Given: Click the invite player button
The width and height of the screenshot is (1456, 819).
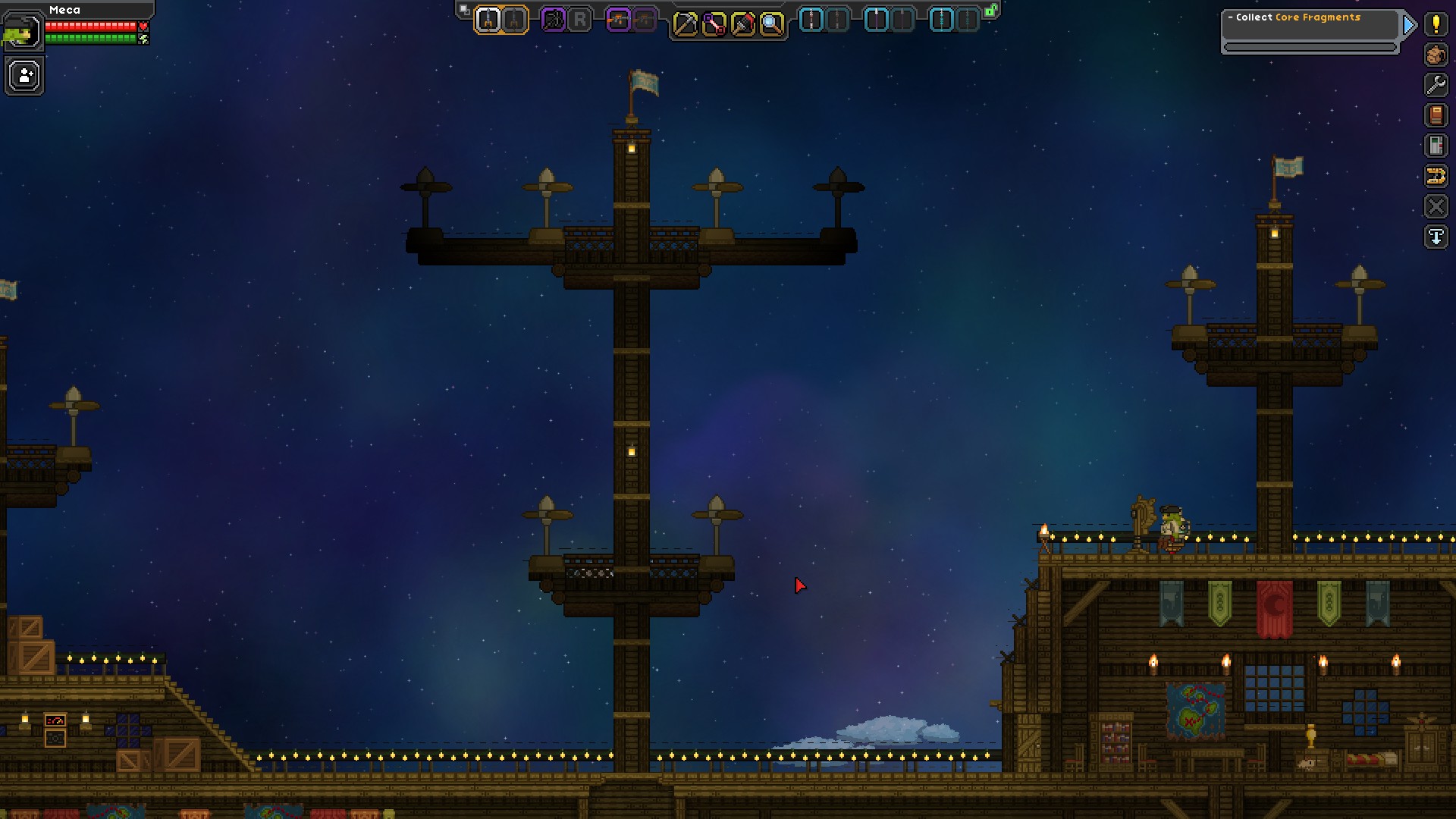Looking at the screenshot, I should coord(25,76).
